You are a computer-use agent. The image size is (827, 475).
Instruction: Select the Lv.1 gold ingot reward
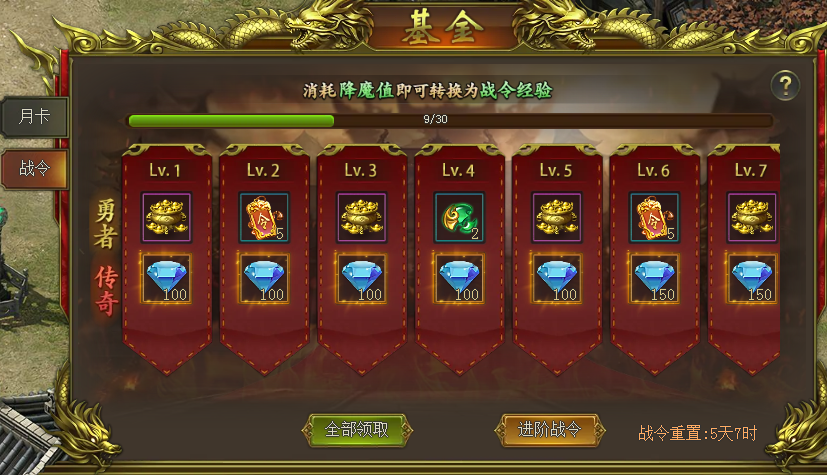[164, 217]
